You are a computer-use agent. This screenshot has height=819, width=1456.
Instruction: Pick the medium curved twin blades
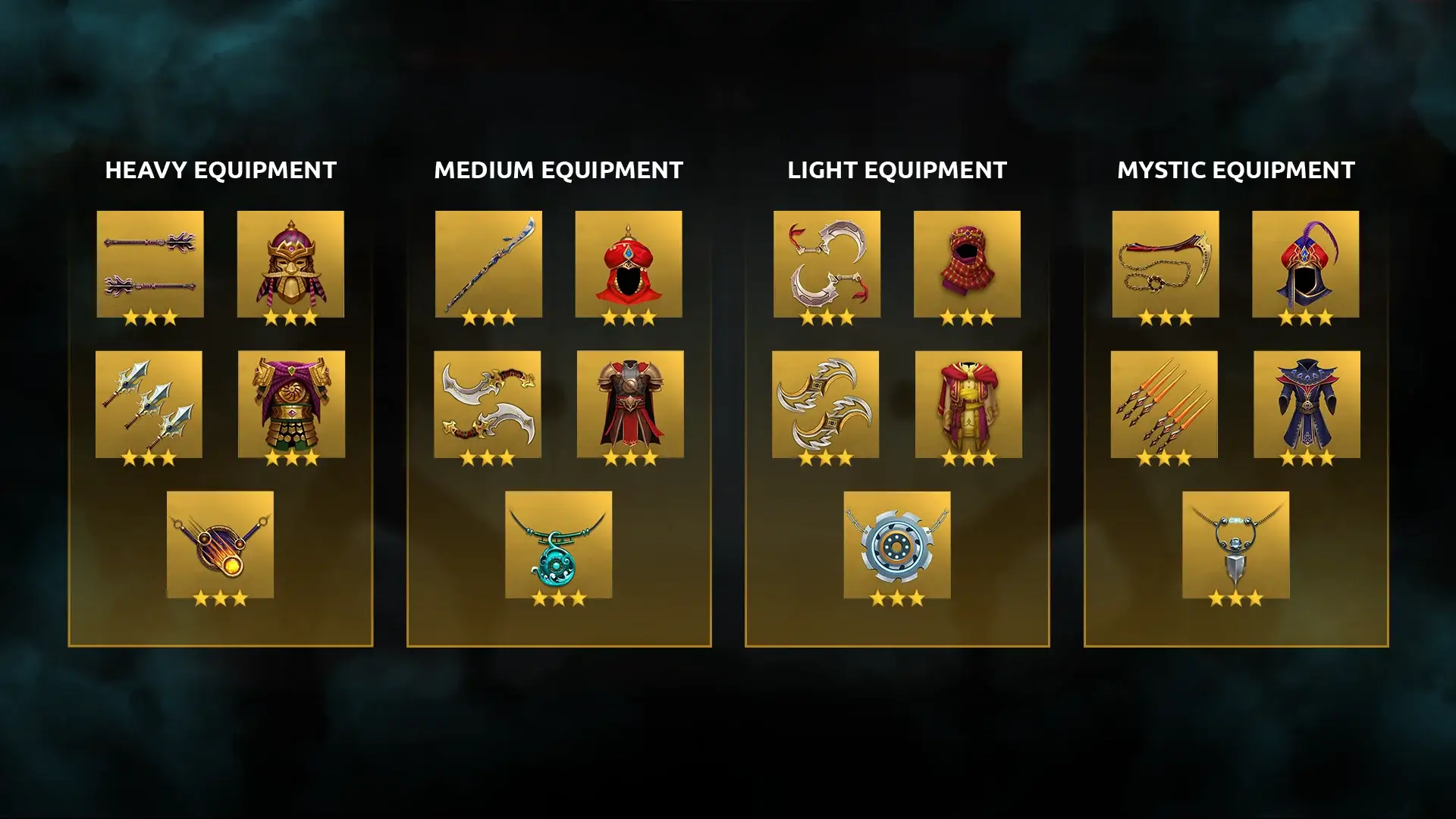pos(488,404)
